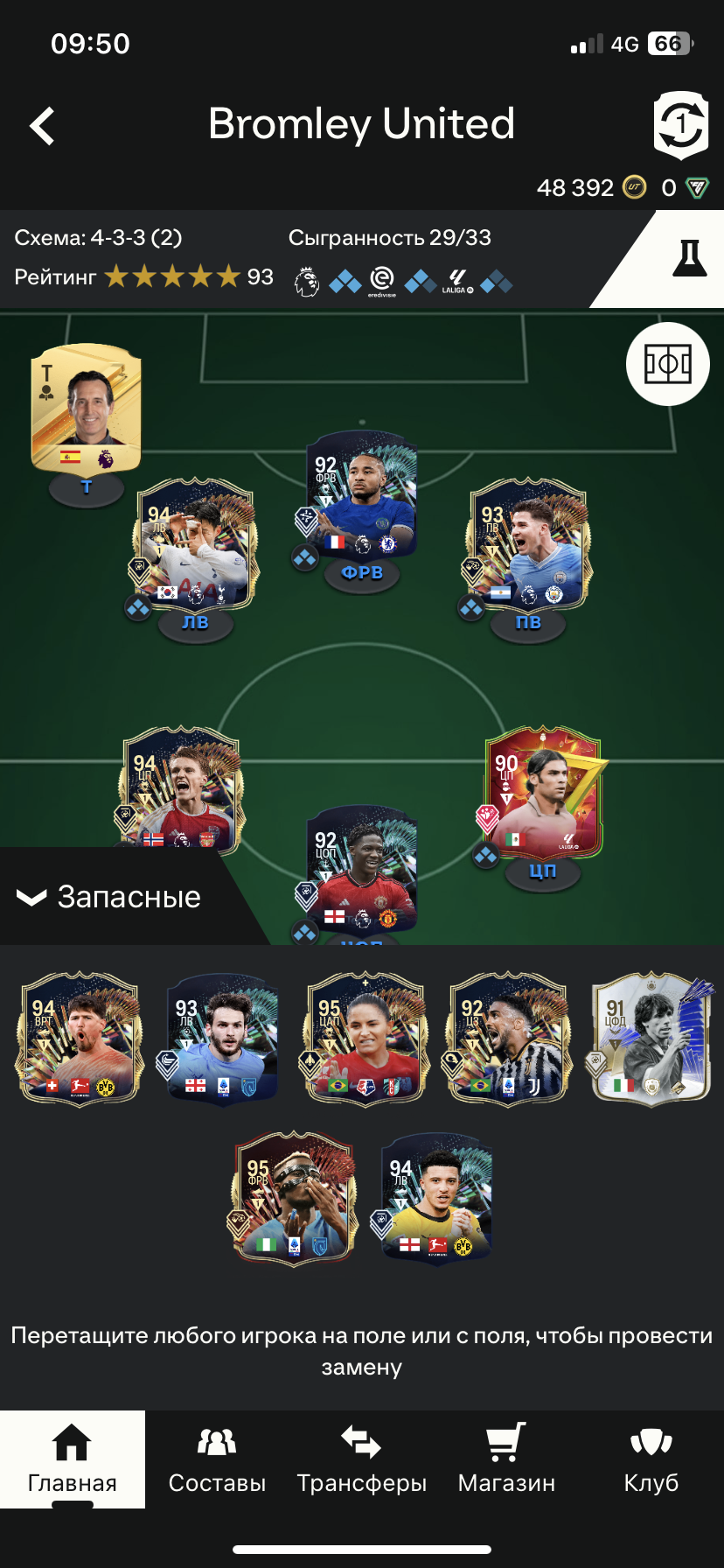Open the Трансферы tab

click(361, 1459)
